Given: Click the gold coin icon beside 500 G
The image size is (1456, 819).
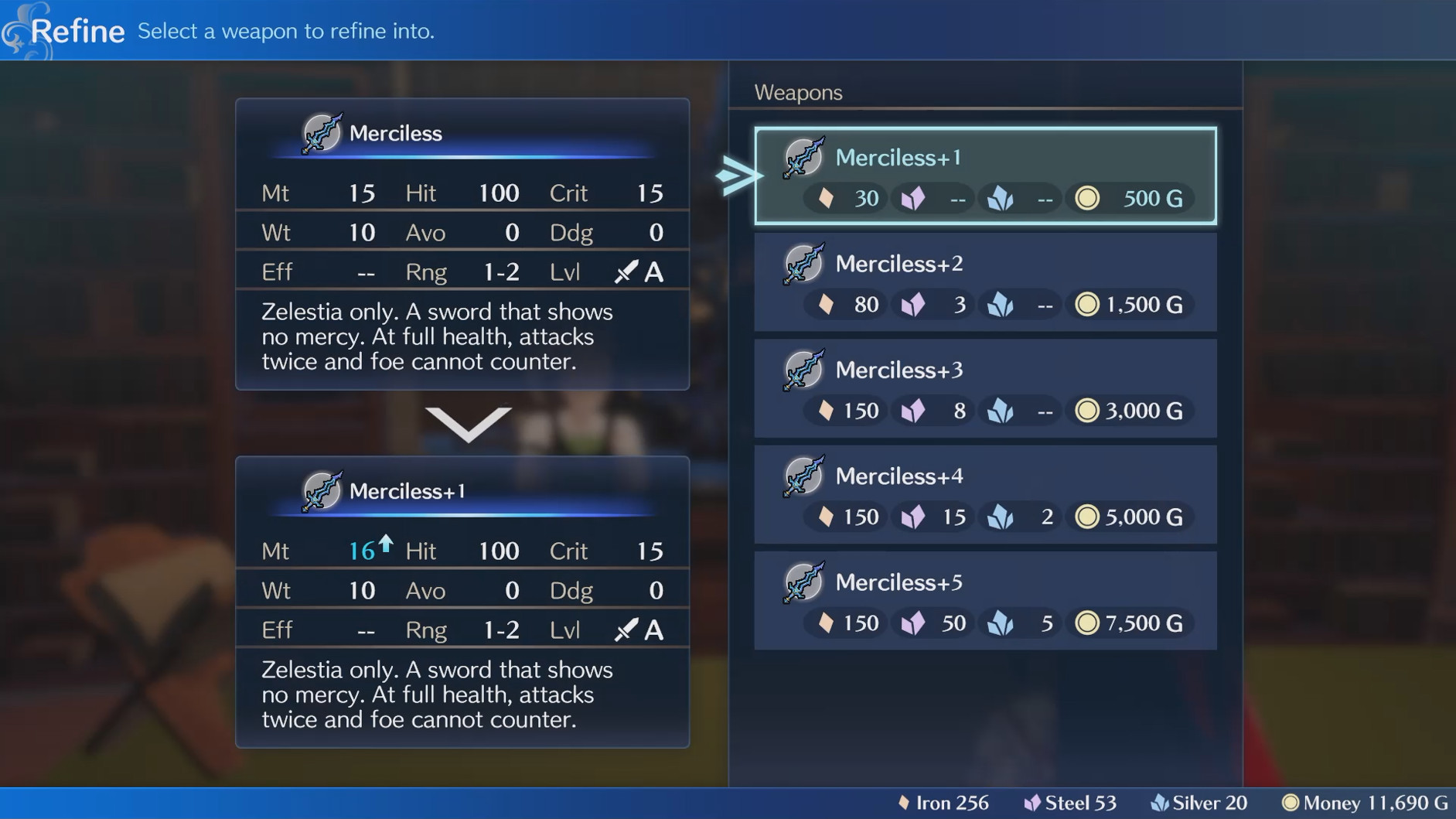Looking at the screenshot, I should (1086, 198).
